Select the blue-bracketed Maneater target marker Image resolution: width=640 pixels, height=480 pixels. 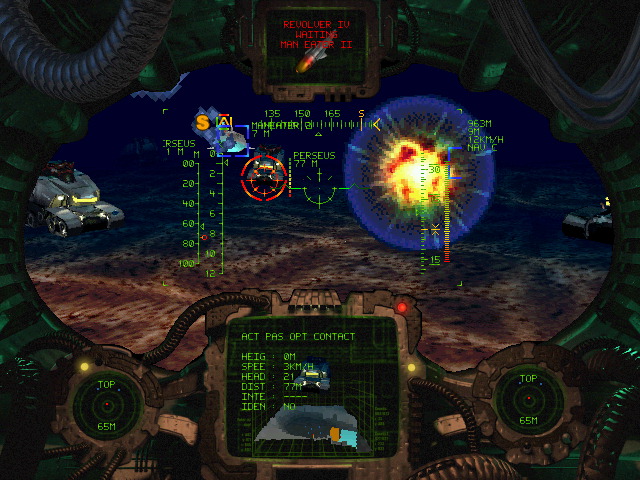click(x=233, y=143)
